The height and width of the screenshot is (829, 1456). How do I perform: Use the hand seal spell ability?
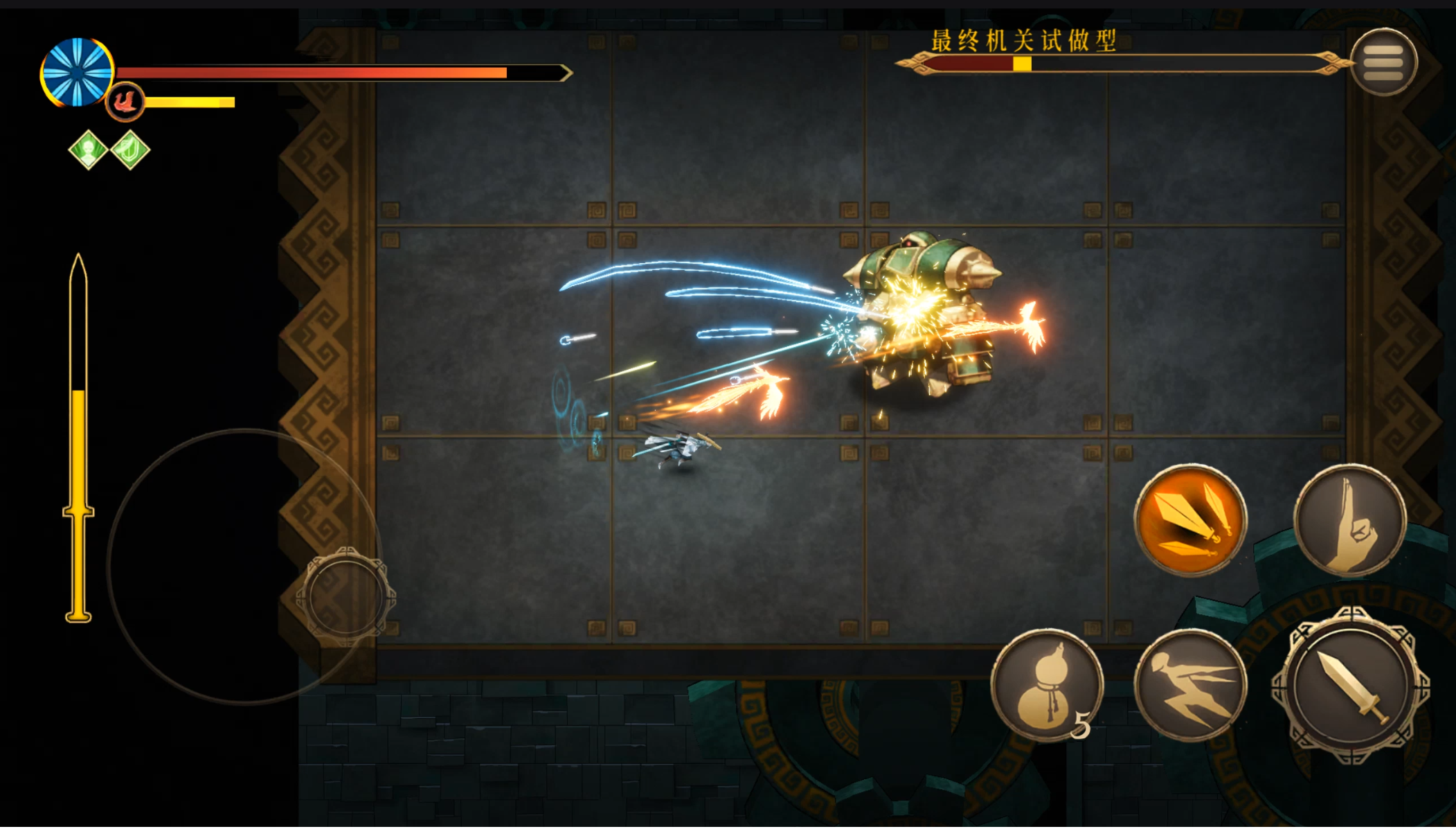1349,520
